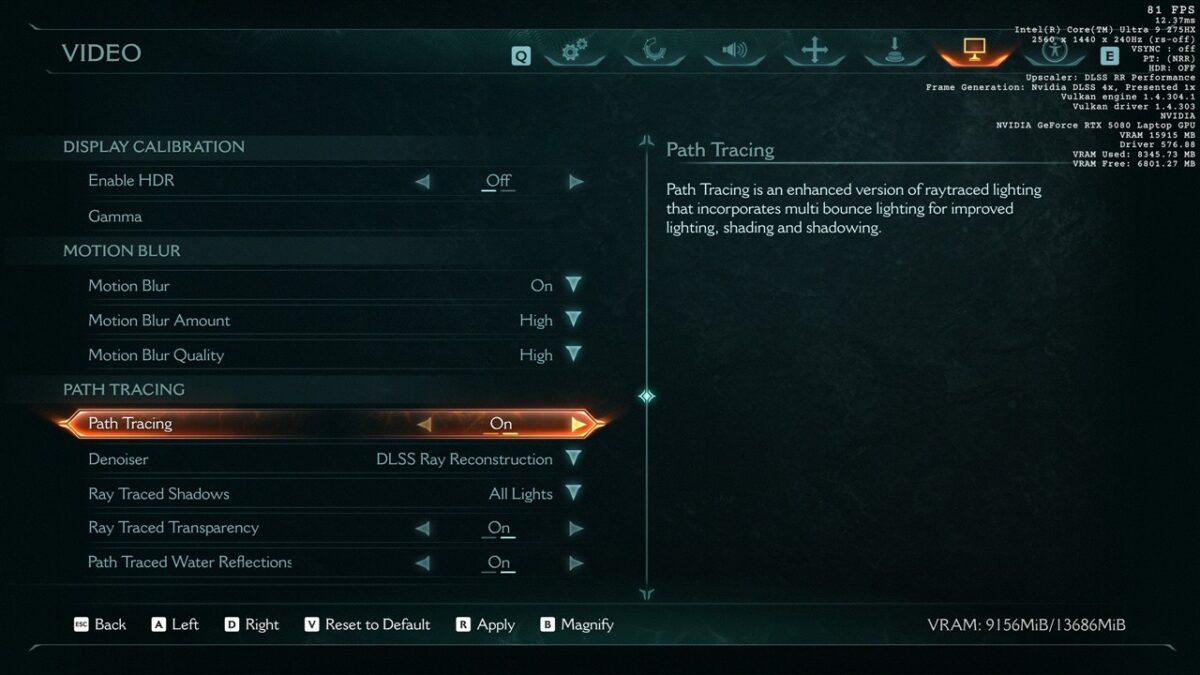
Task: Click left arrow on Path Tracing
Action: (x=424, y=424)
